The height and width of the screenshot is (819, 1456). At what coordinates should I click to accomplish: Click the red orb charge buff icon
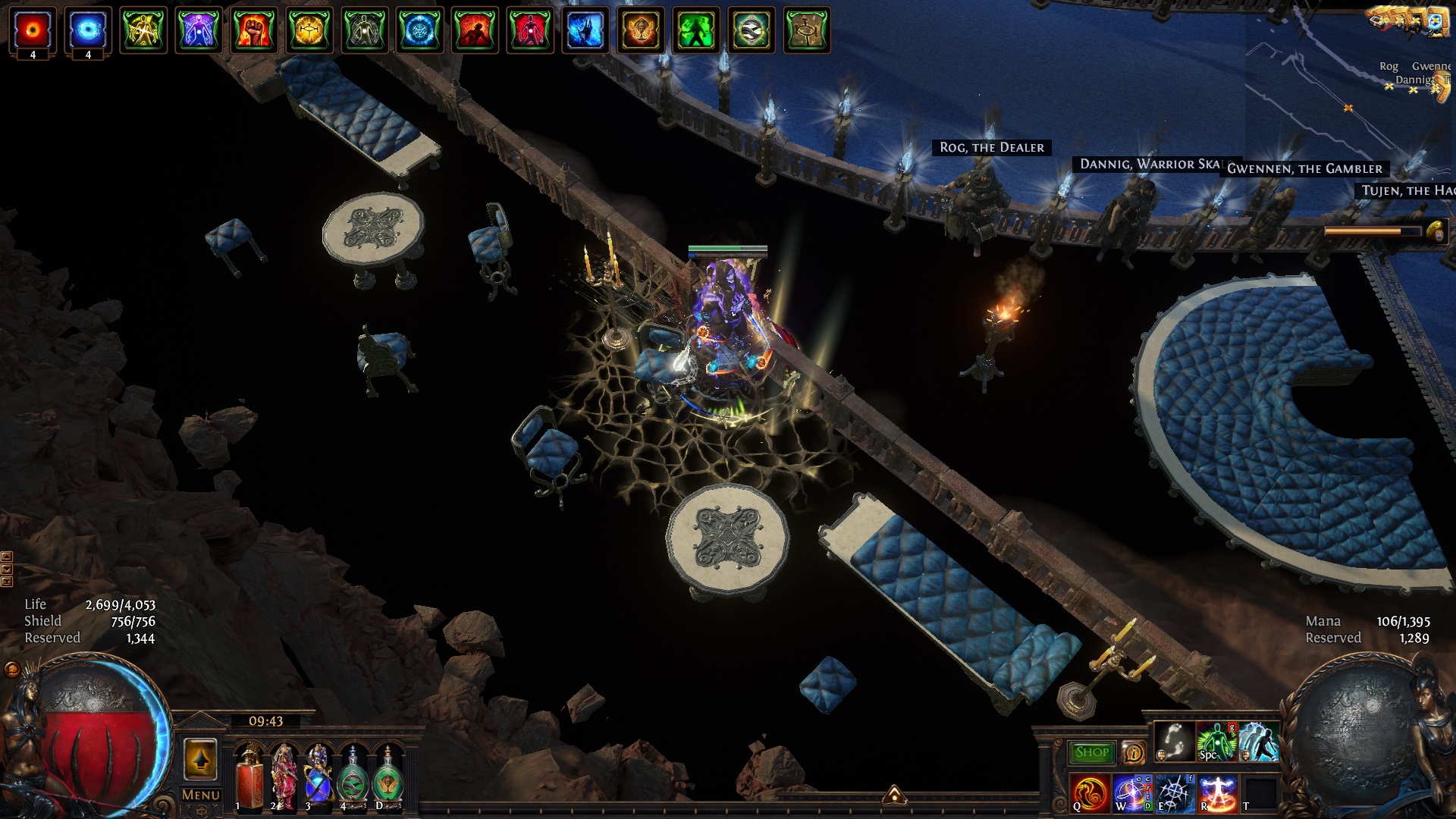[33, 29]
